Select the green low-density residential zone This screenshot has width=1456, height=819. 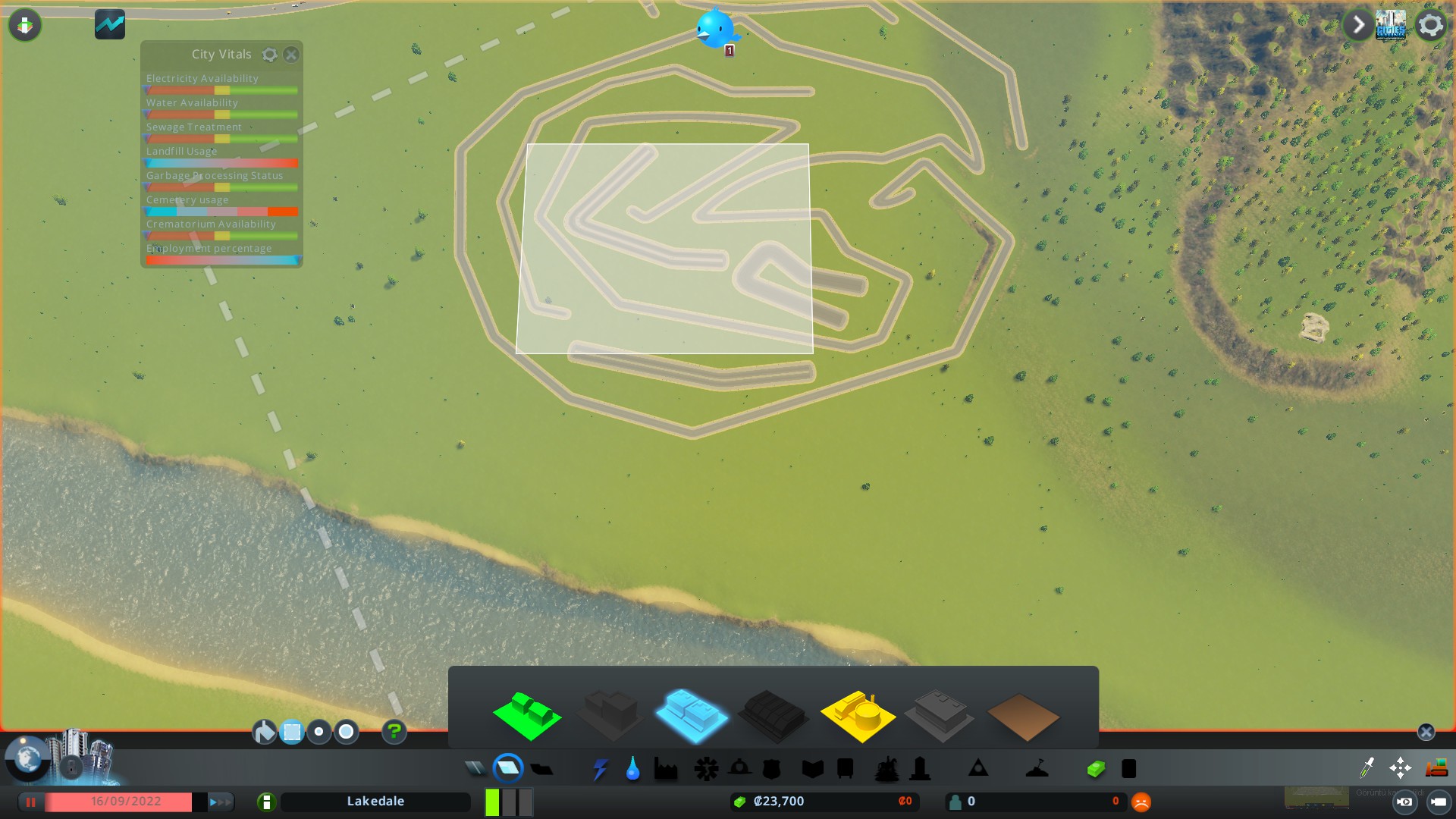[529, 713]
